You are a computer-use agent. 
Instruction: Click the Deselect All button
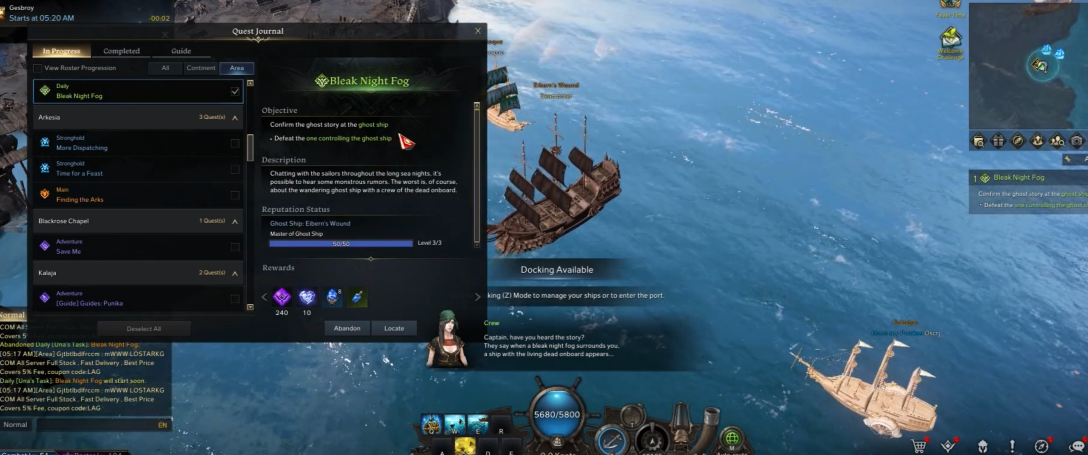tap(143, 328)
